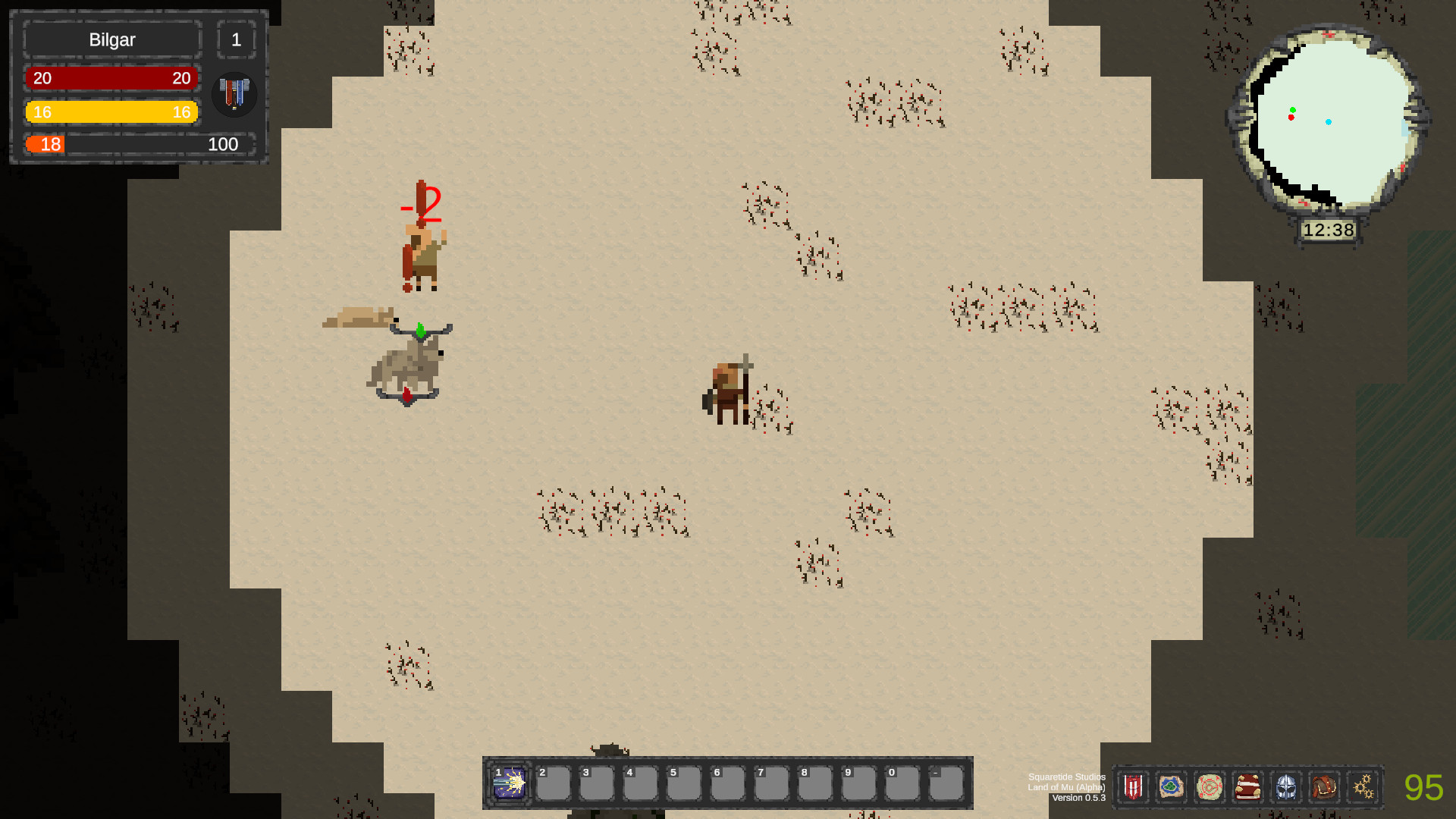
Task: Open the compass navigation icon
Action: [x=1210, y=787]
